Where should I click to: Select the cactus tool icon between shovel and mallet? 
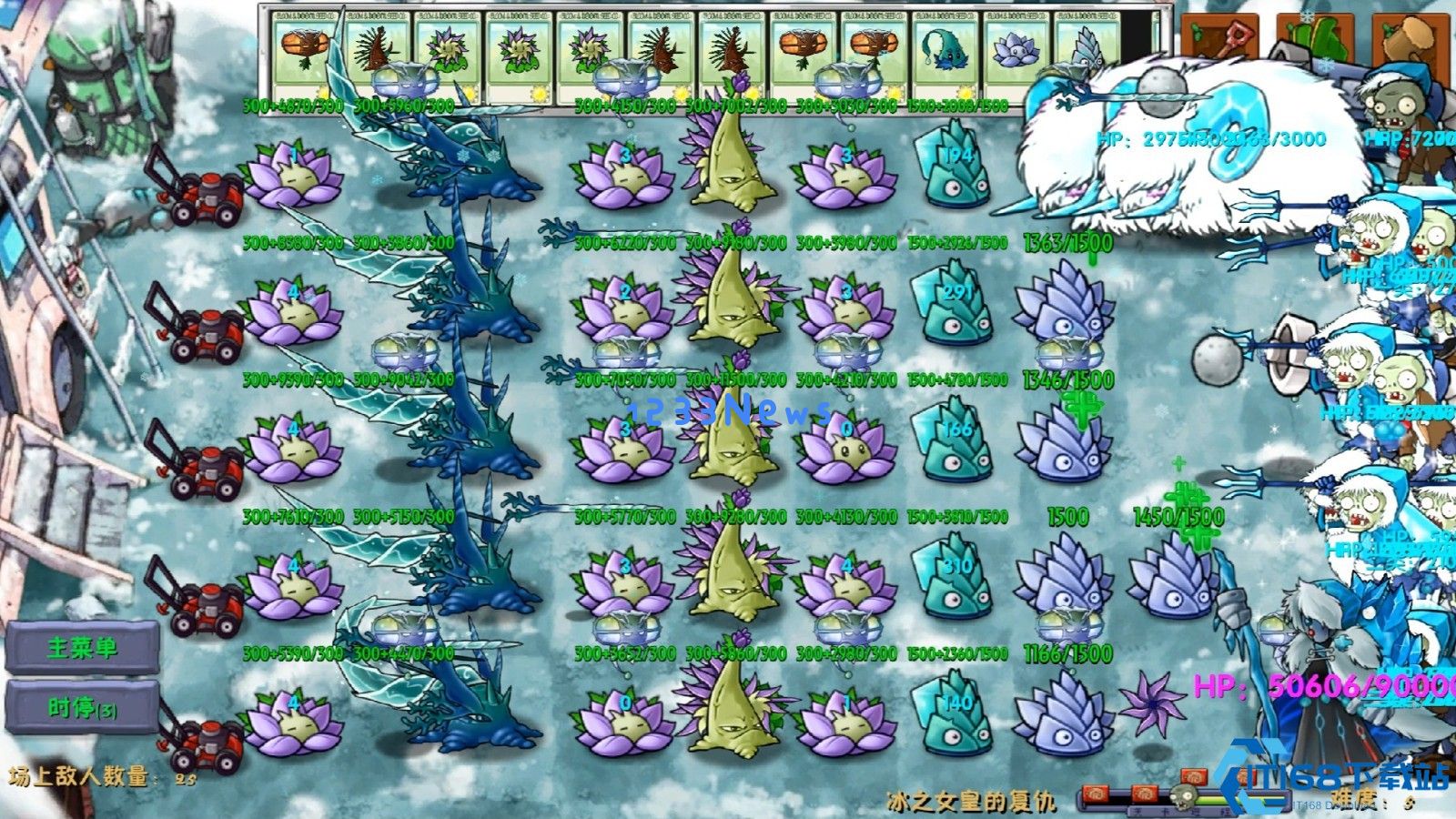coord(1319,36)
